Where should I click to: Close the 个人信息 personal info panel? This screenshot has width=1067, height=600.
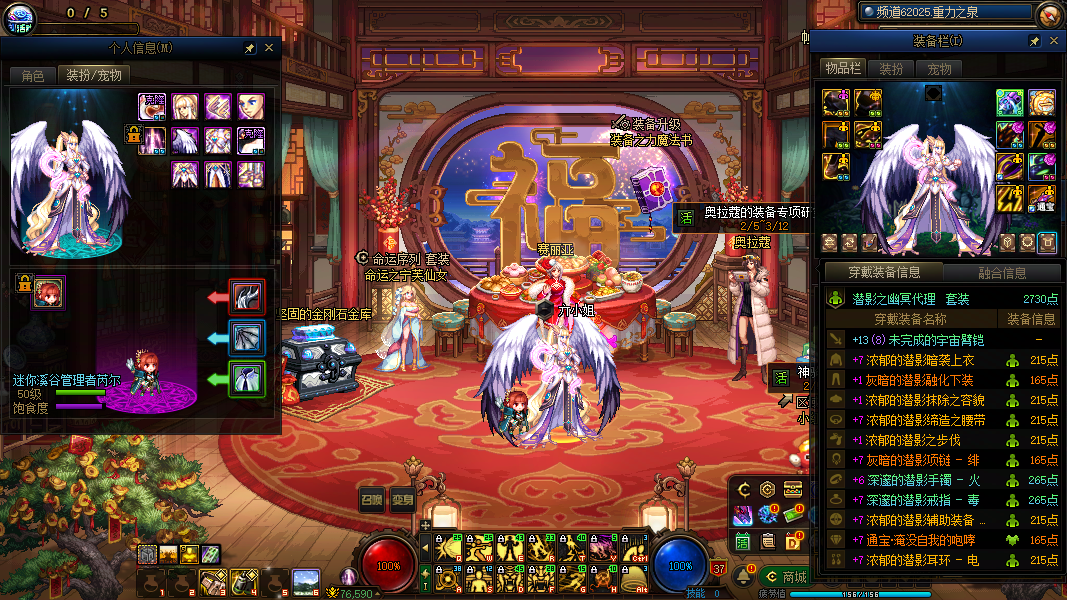pos(269,47)
